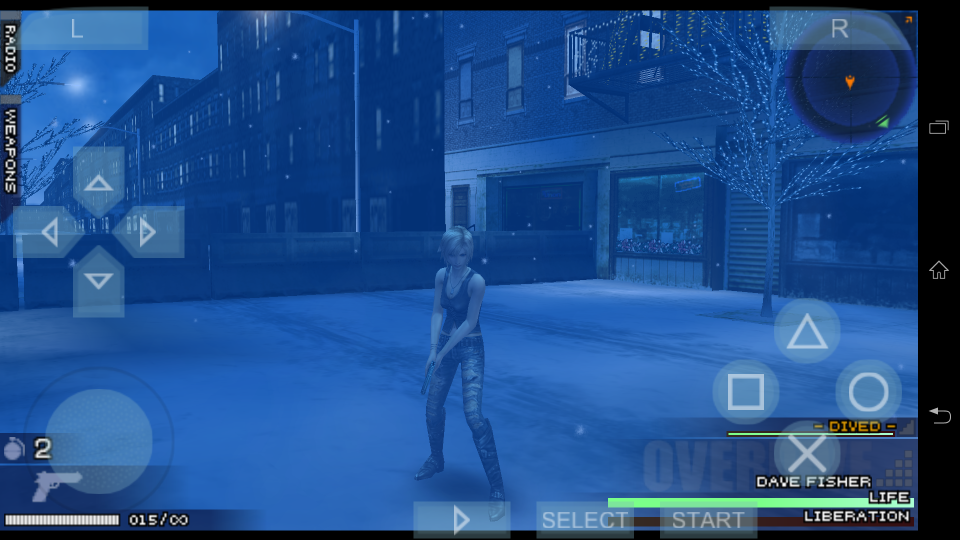The image size is (960, 540).
Task: Tap the D-pad up arrow
Action: point(98,182)
